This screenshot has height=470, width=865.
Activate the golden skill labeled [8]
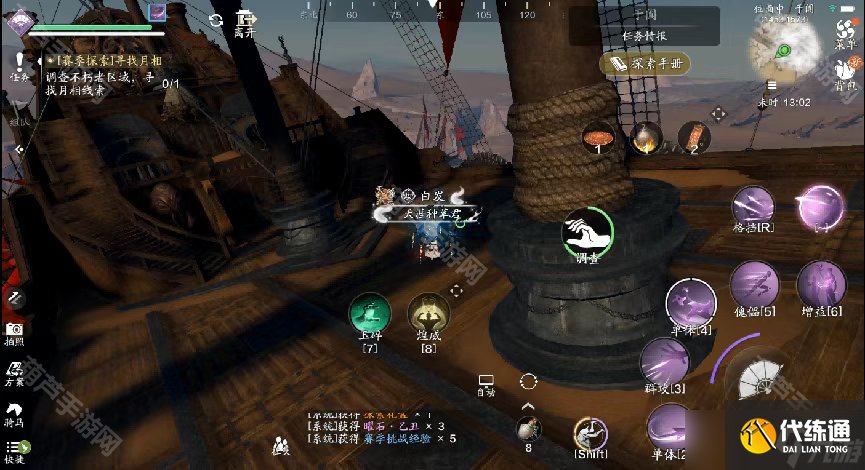[x=428, y=314]
